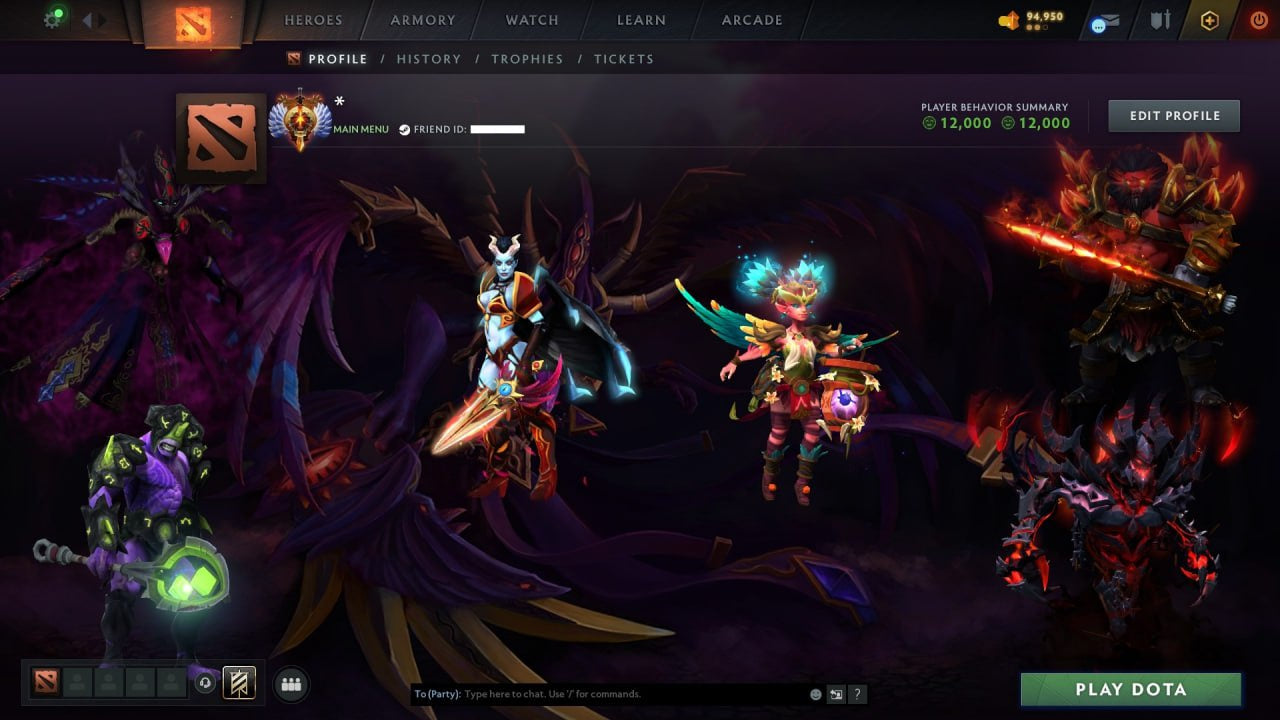The width and height of the screenshot is (1280, 720).
Task: Open the ARCADE tab
Action: [750, 19]
